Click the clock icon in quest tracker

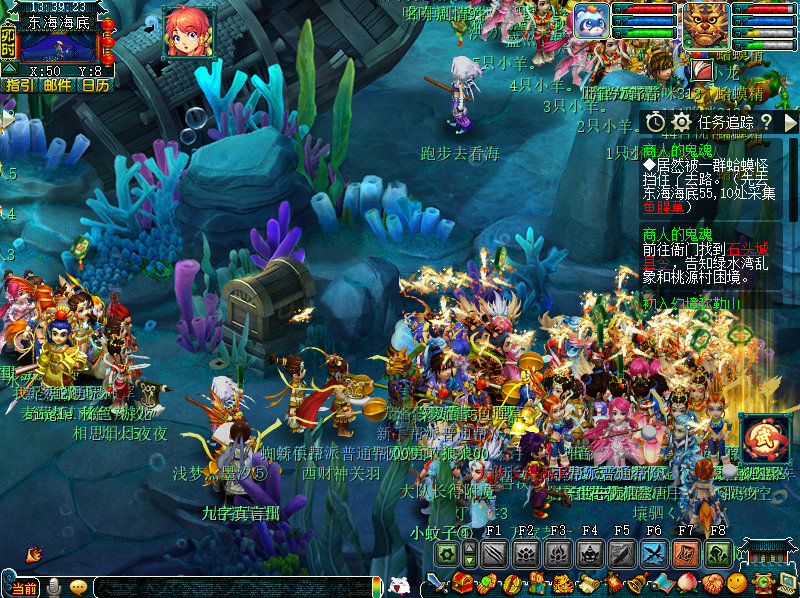(x=655, y=122)
